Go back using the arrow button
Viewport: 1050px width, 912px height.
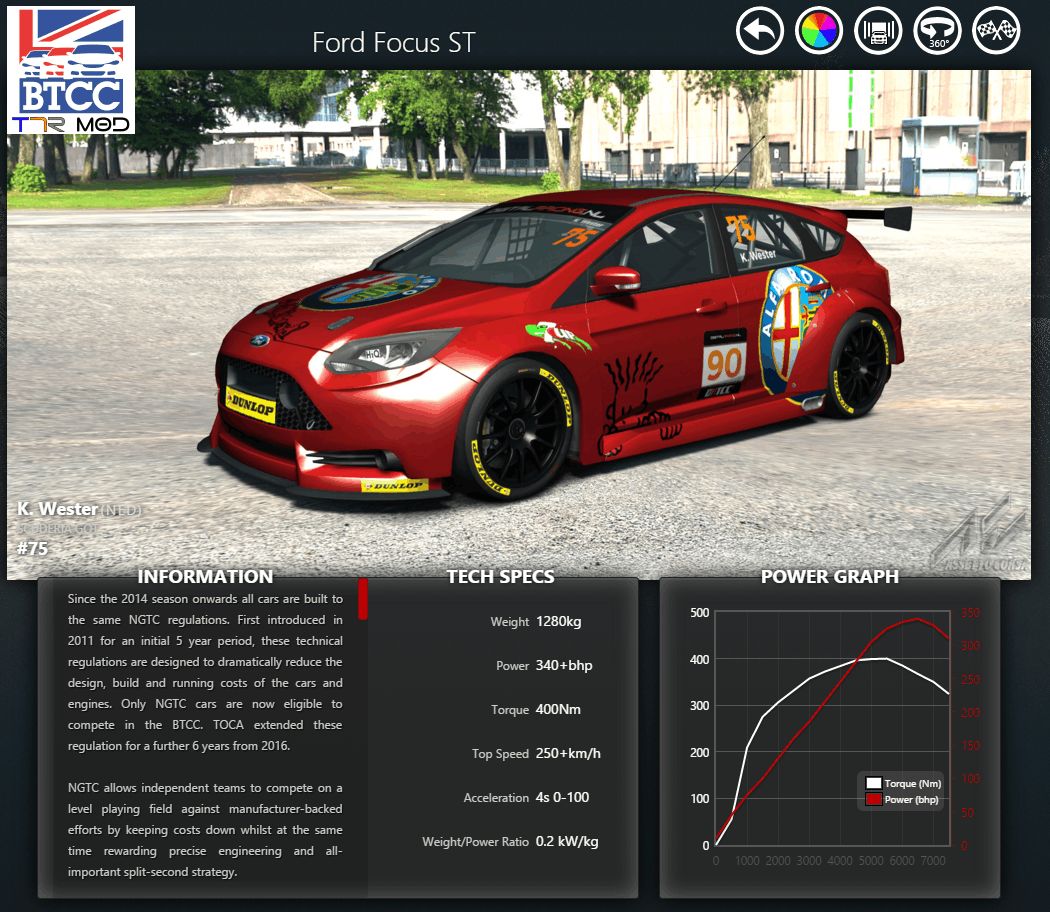(x=760, y=31)
